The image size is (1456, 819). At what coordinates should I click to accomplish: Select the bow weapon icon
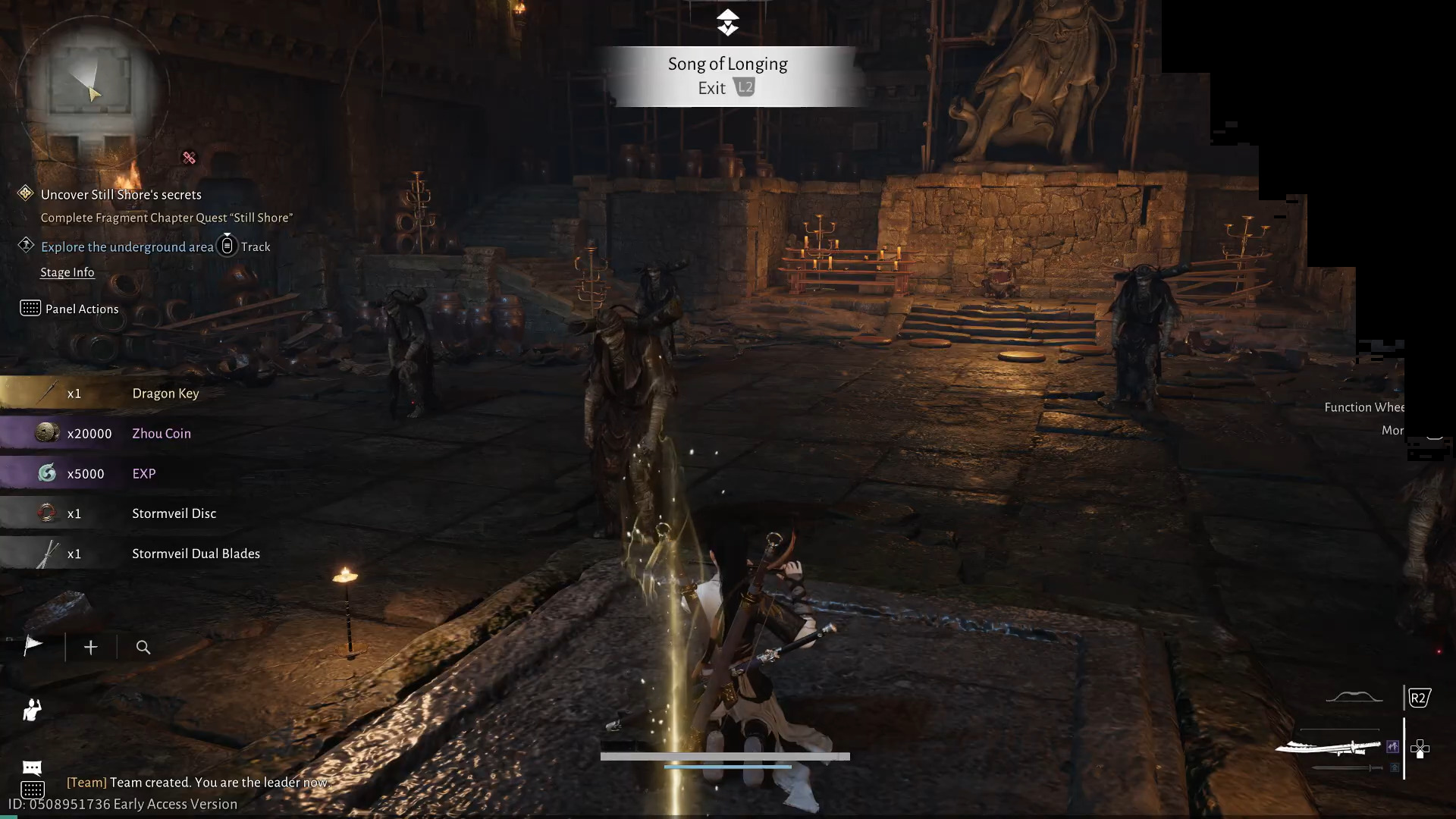[1354, 697]
